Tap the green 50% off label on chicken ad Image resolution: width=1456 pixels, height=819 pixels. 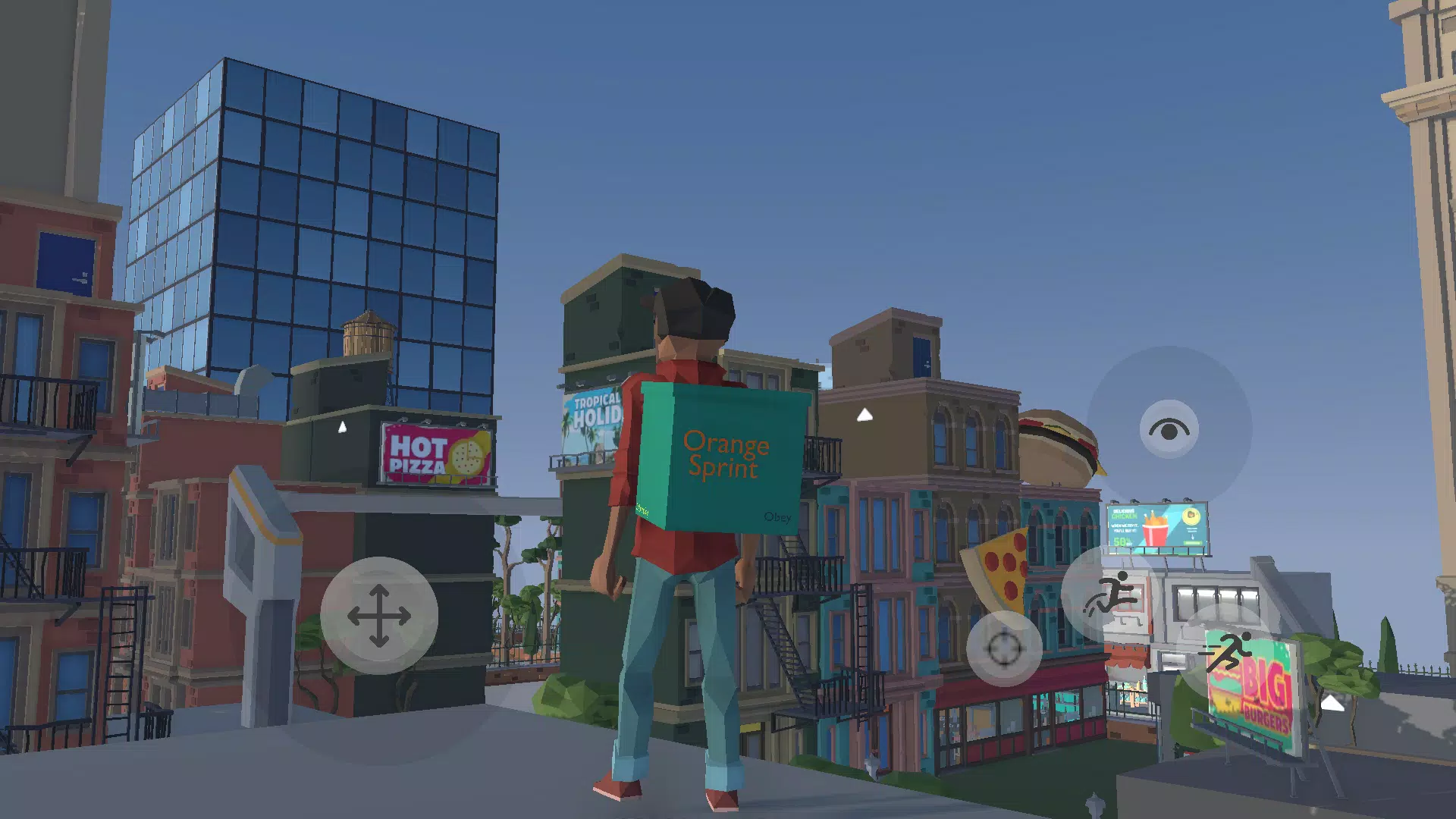point(1122,543)
